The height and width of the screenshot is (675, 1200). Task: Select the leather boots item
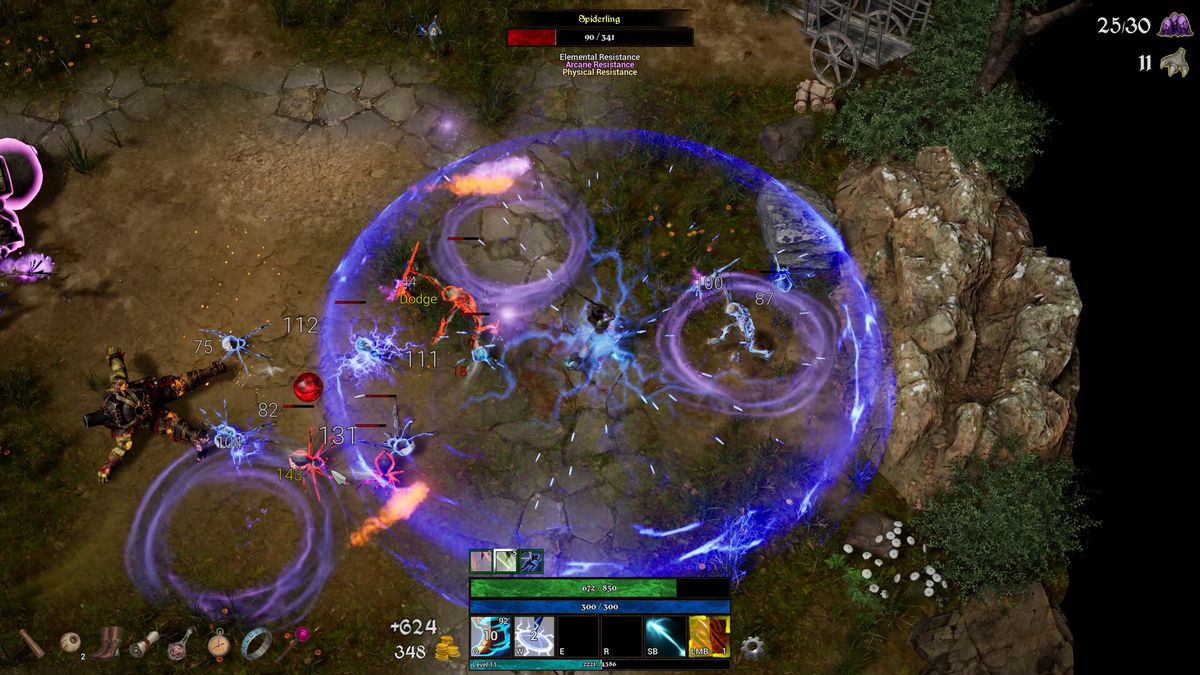coord(108,642)
